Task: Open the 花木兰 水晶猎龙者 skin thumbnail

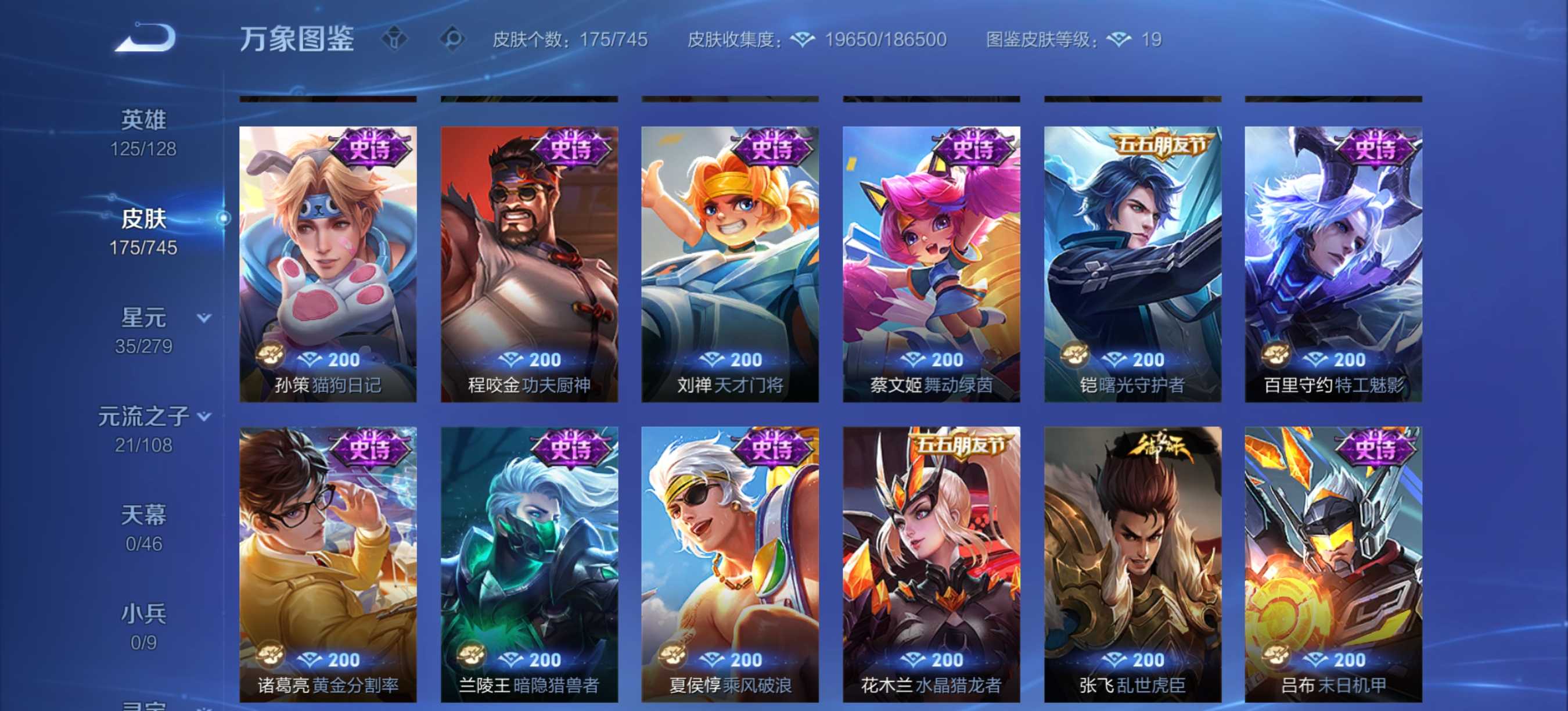Action: (930, 566)
